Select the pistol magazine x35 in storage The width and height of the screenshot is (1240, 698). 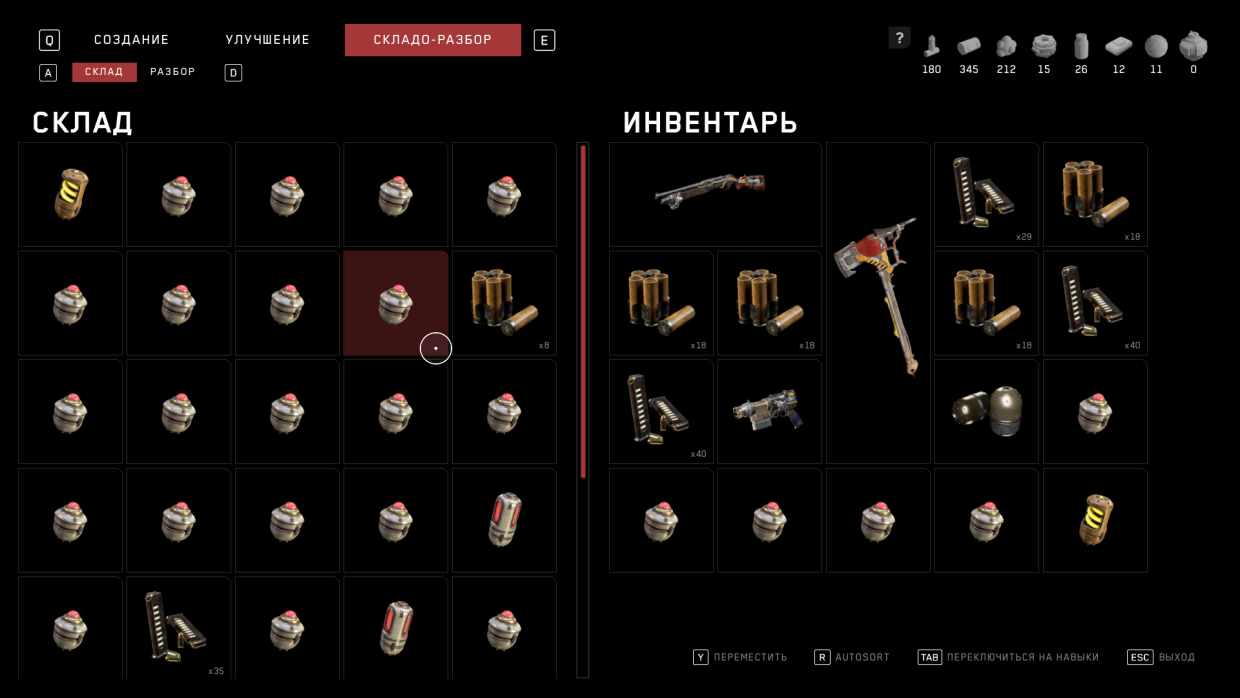click(x=178, y=628)
